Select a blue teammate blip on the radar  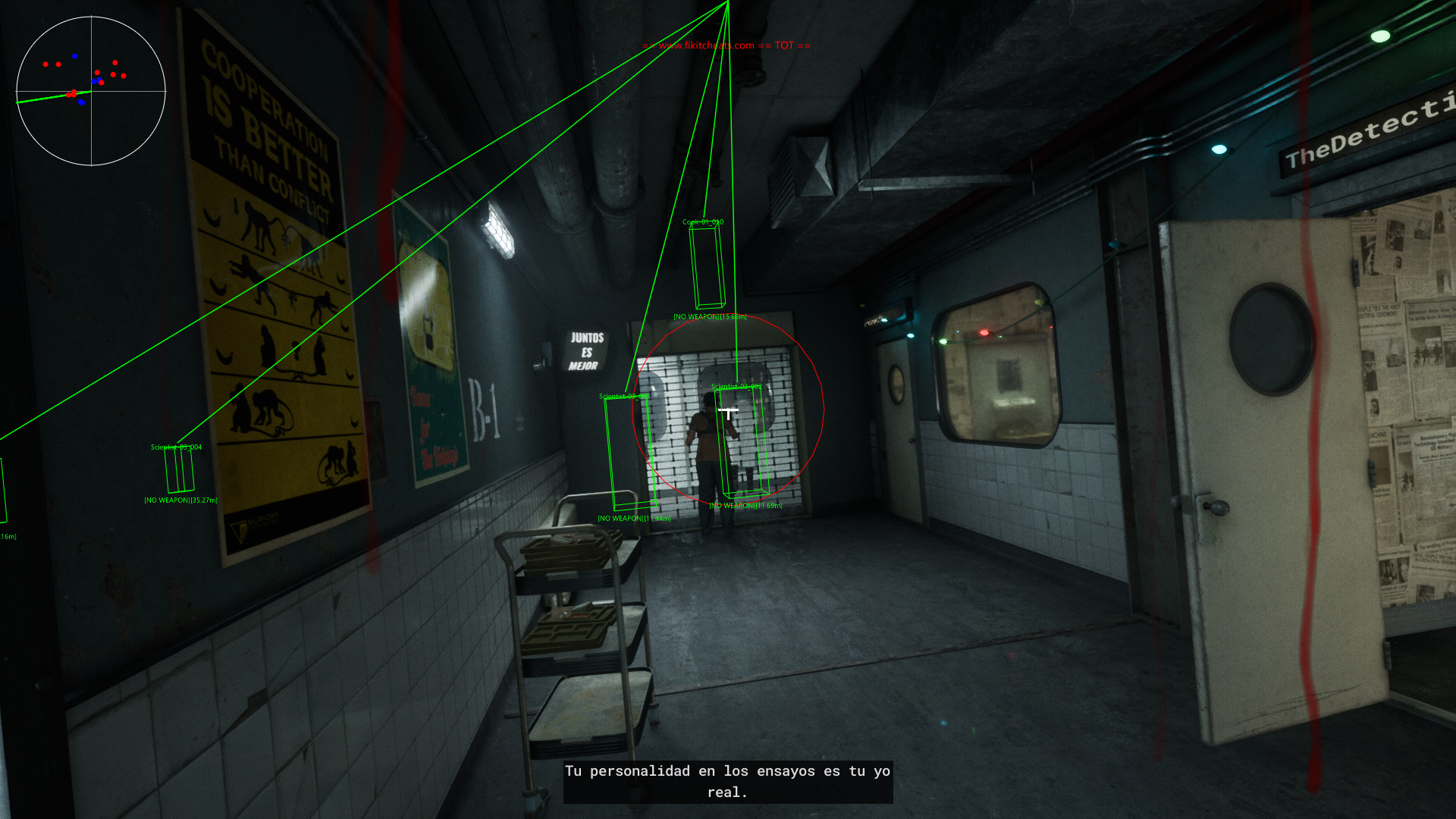pyautogui.click(x=74, y=56)
